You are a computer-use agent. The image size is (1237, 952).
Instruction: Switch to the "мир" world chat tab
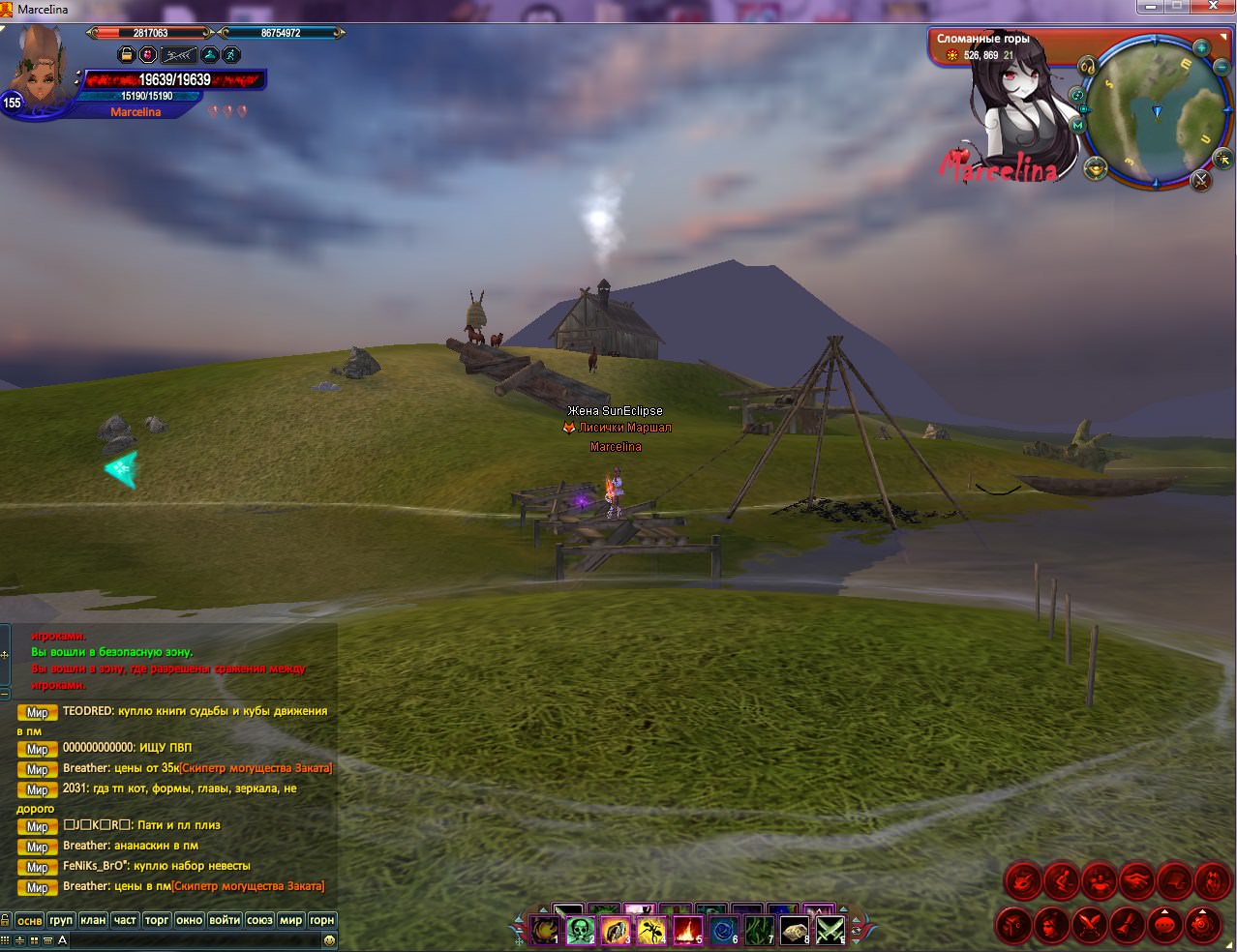[x=290, y=920]
